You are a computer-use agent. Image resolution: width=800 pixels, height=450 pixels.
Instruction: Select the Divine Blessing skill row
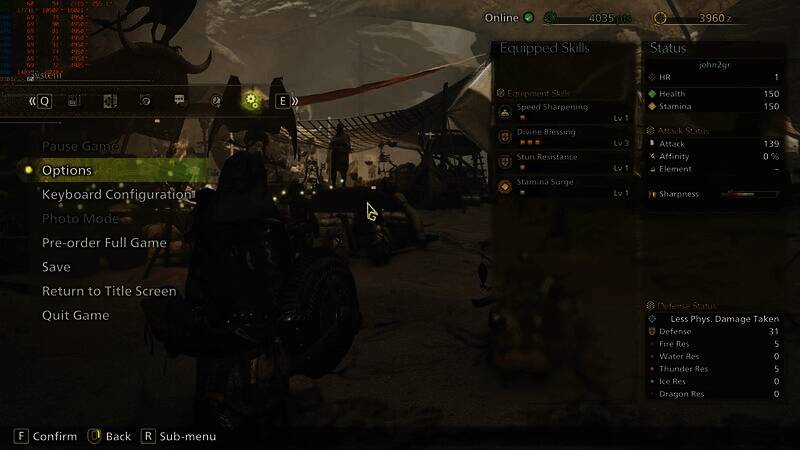pyautogui.click(x=564, y=137)
